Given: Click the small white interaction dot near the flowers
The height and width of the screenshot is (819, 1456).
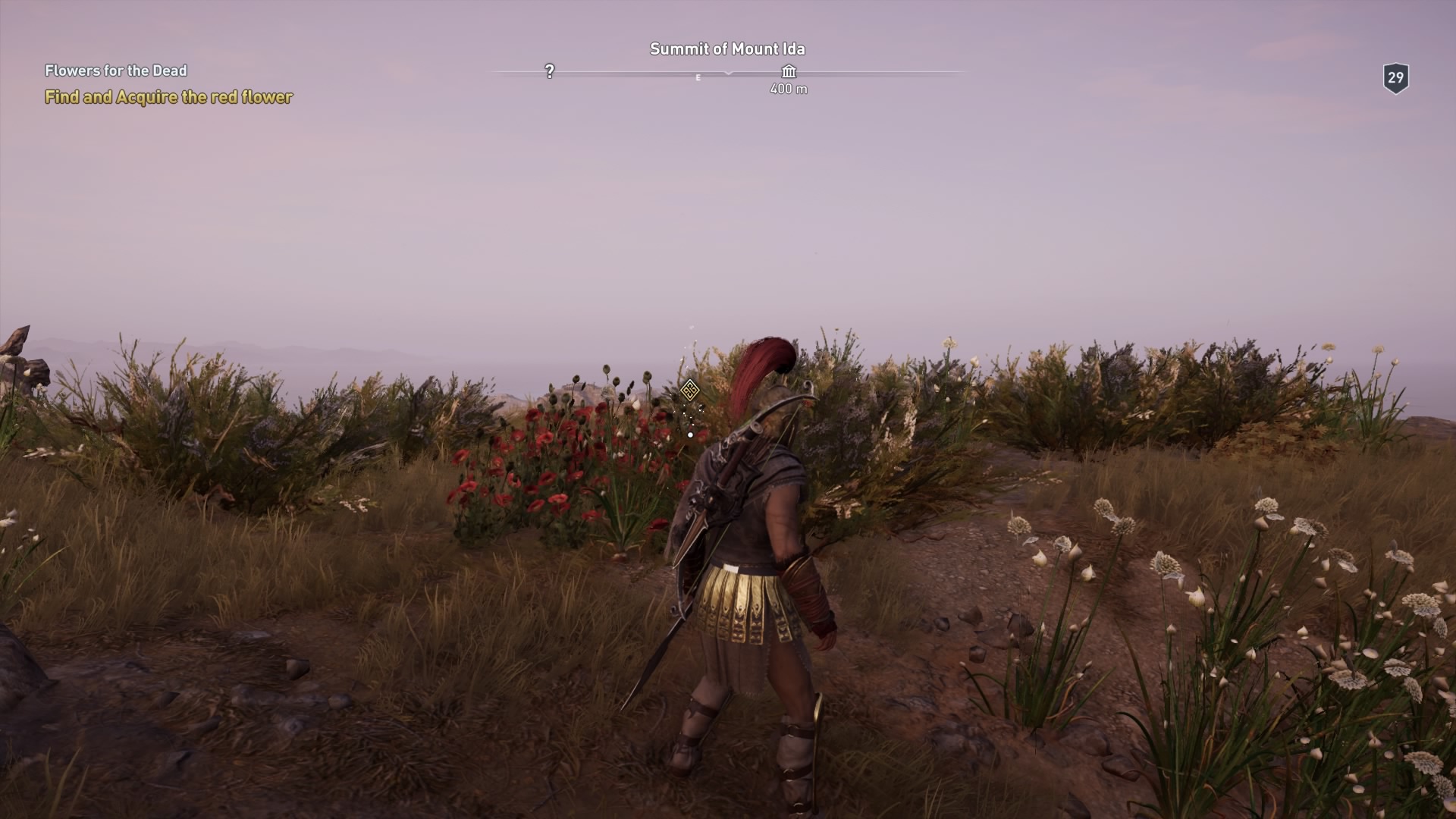Looking at the screenshot, I should click(689, 435).
